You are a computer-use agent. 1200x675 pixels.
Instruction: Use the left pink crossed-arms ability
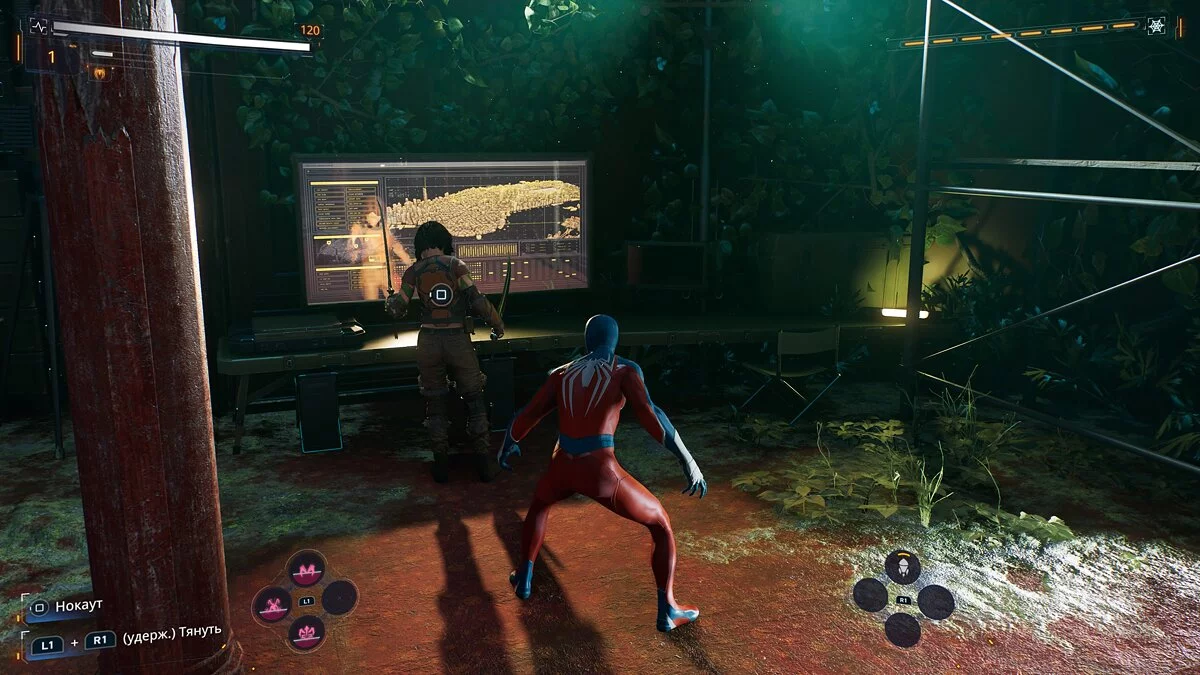tap(272, 604)
